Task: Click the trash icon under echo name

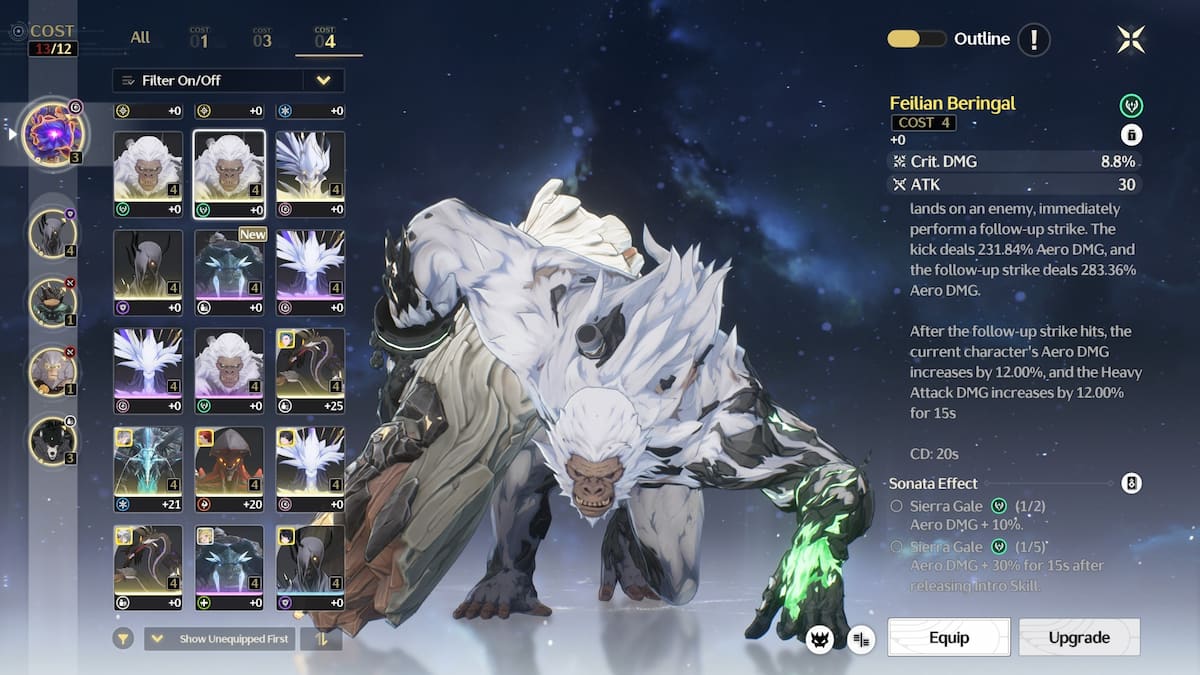Action: 1131,136
